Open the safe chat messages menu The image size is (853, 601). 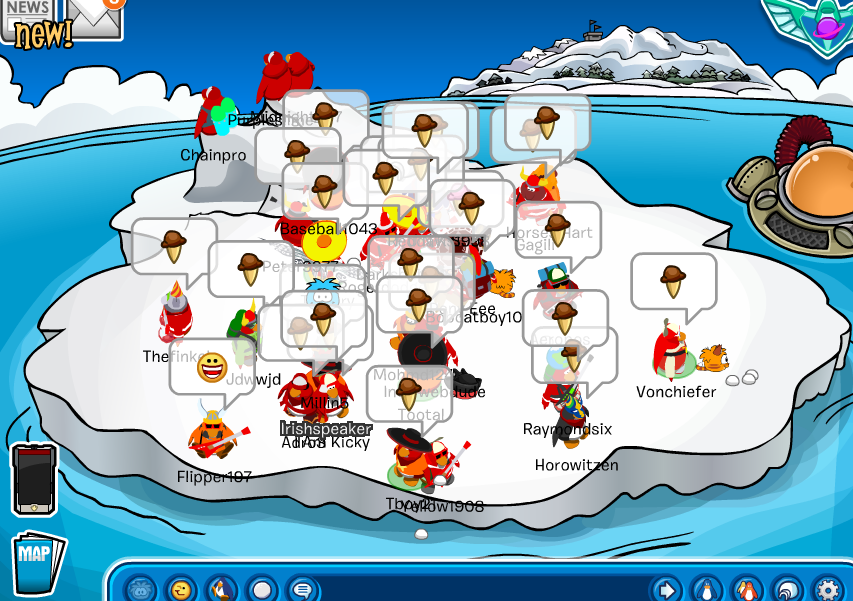click(302, 589)
